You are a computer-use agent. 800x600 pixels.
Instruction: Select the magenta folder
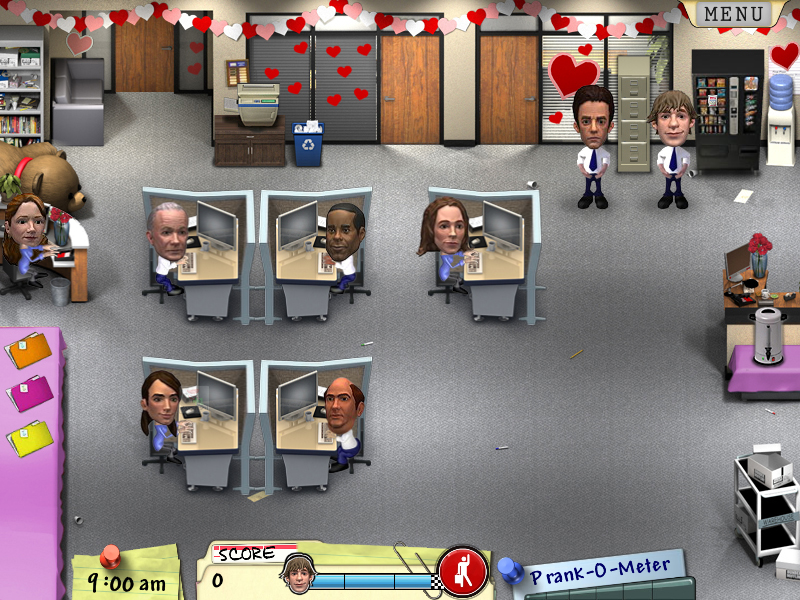[30, 393]
